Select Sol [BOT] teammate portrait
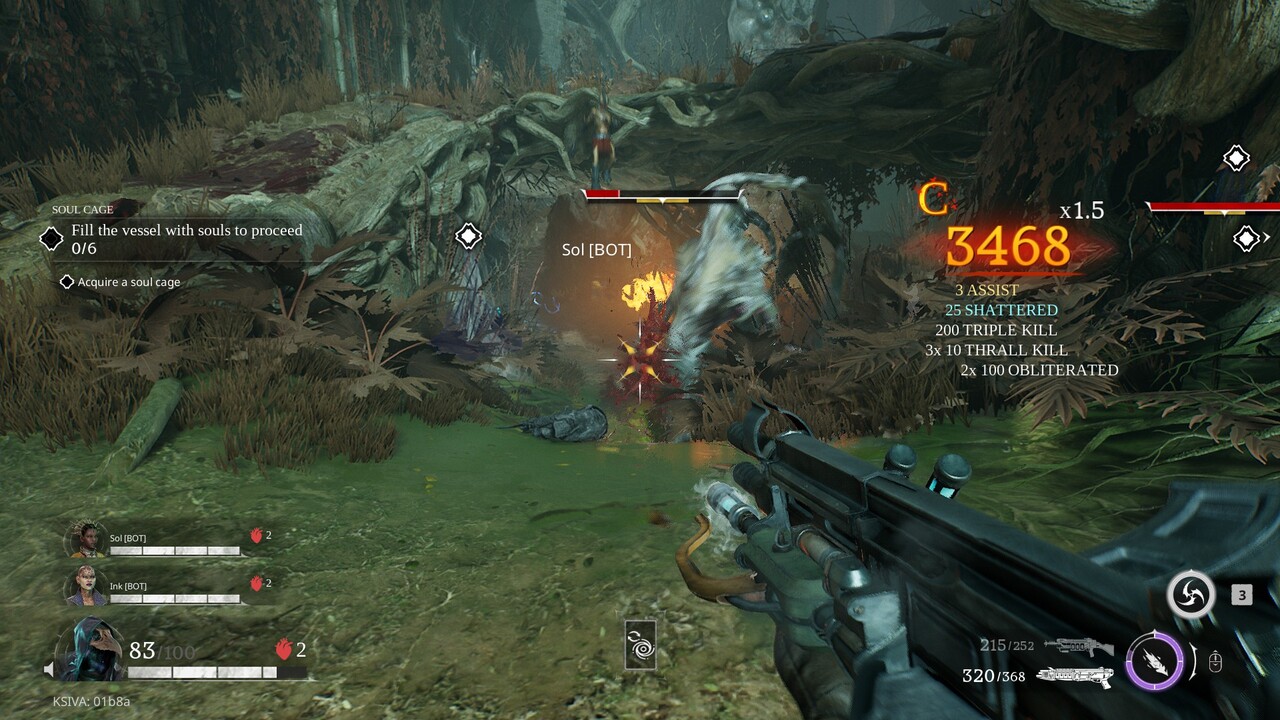 click(86, 540)
